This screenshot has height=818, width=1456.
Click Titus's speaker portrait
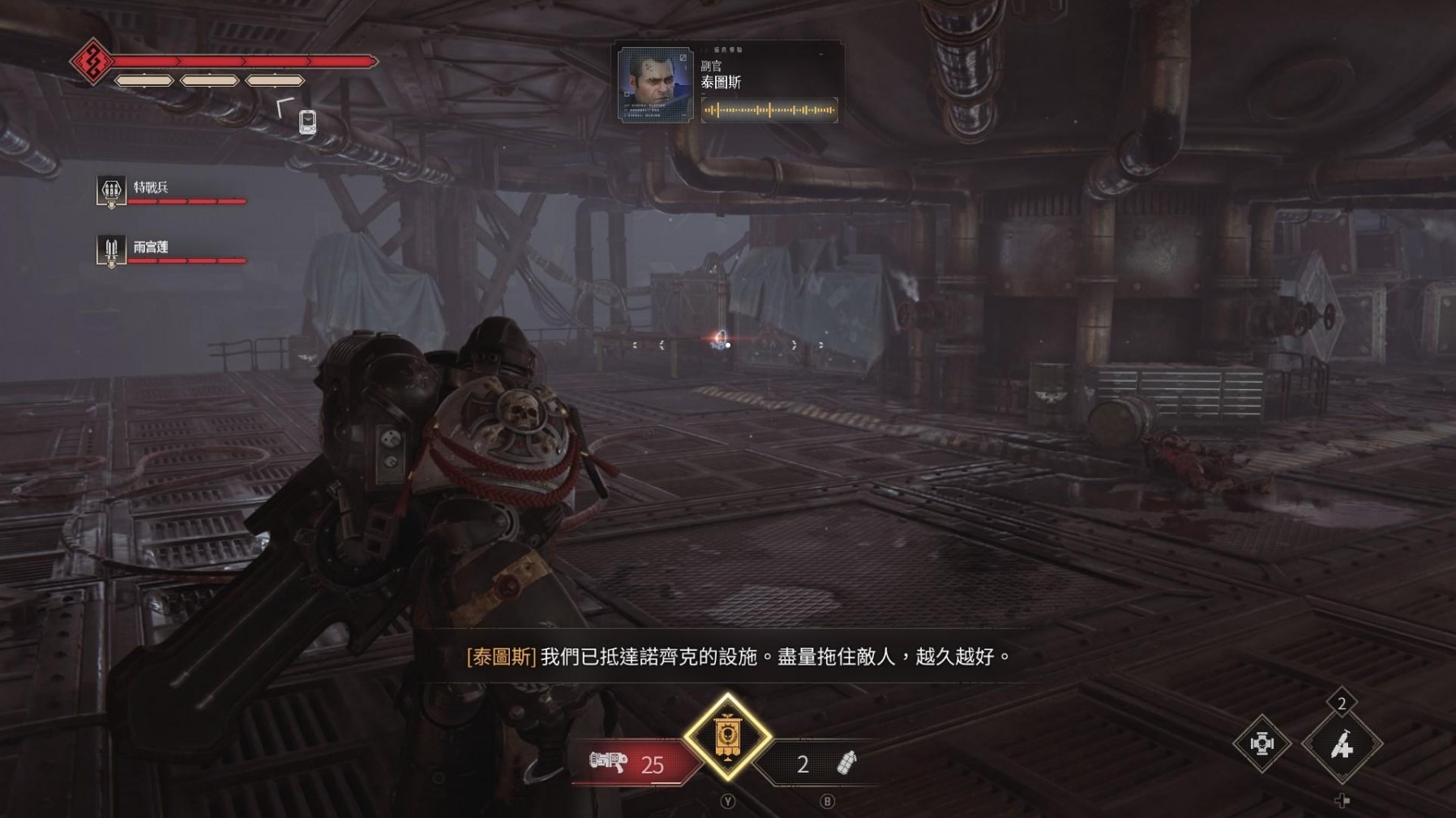[655, 84]
